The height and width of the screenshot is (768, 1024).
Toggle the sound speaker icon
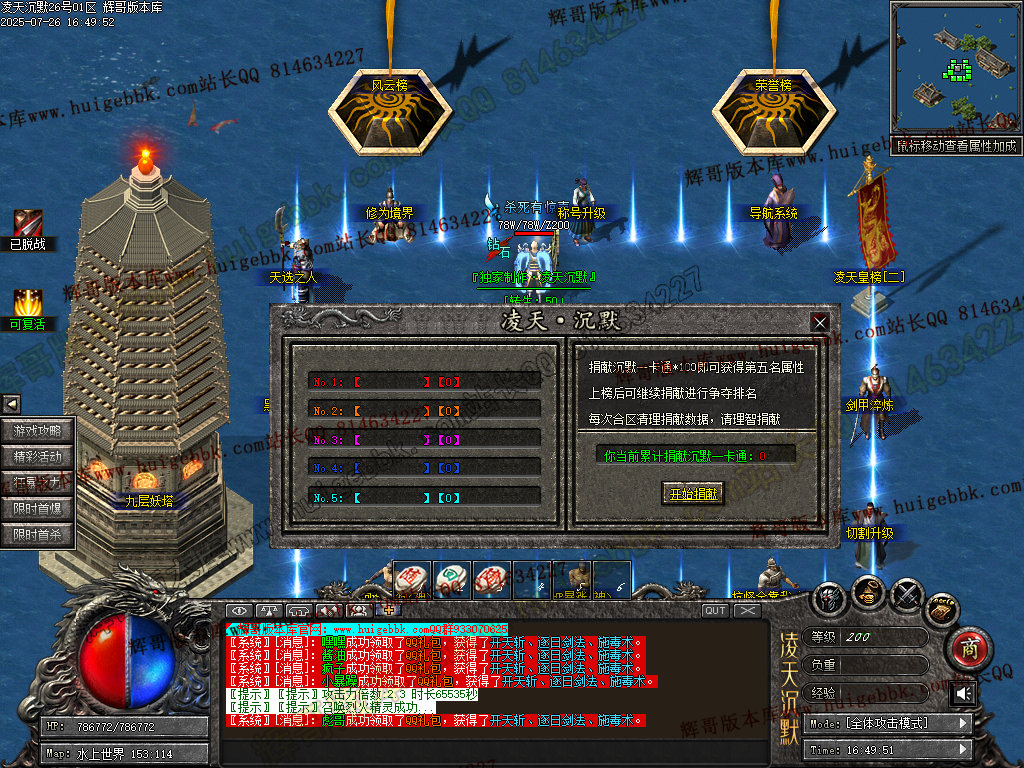962,693
